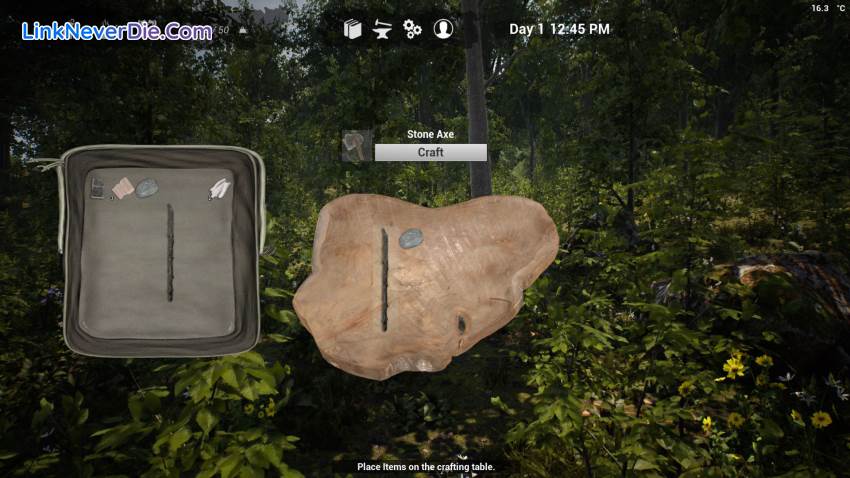
Task: Open the journal book icon
Action: coord(352,29)
